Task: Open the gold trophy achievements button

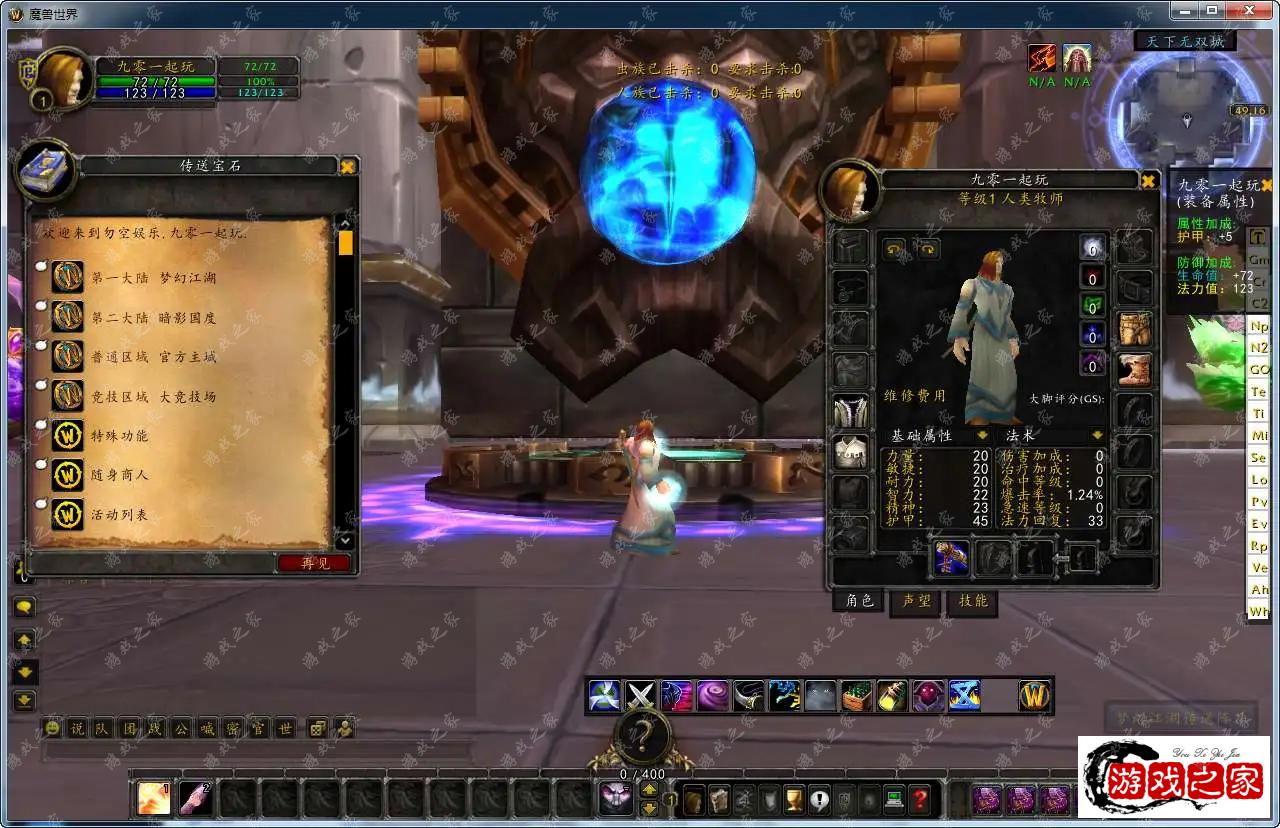Action: point(793,799)
